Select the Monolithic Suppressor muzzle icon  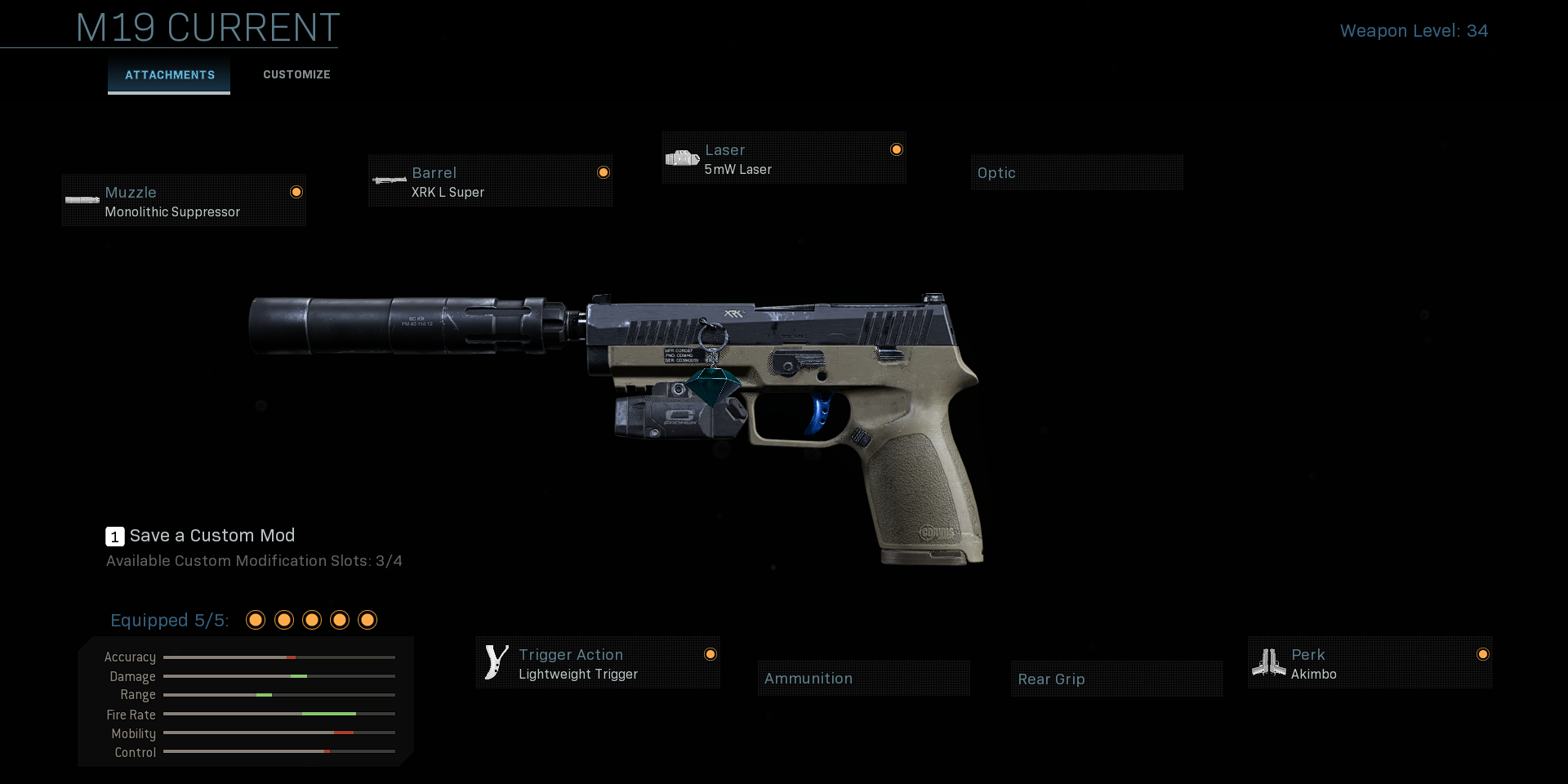82,200
